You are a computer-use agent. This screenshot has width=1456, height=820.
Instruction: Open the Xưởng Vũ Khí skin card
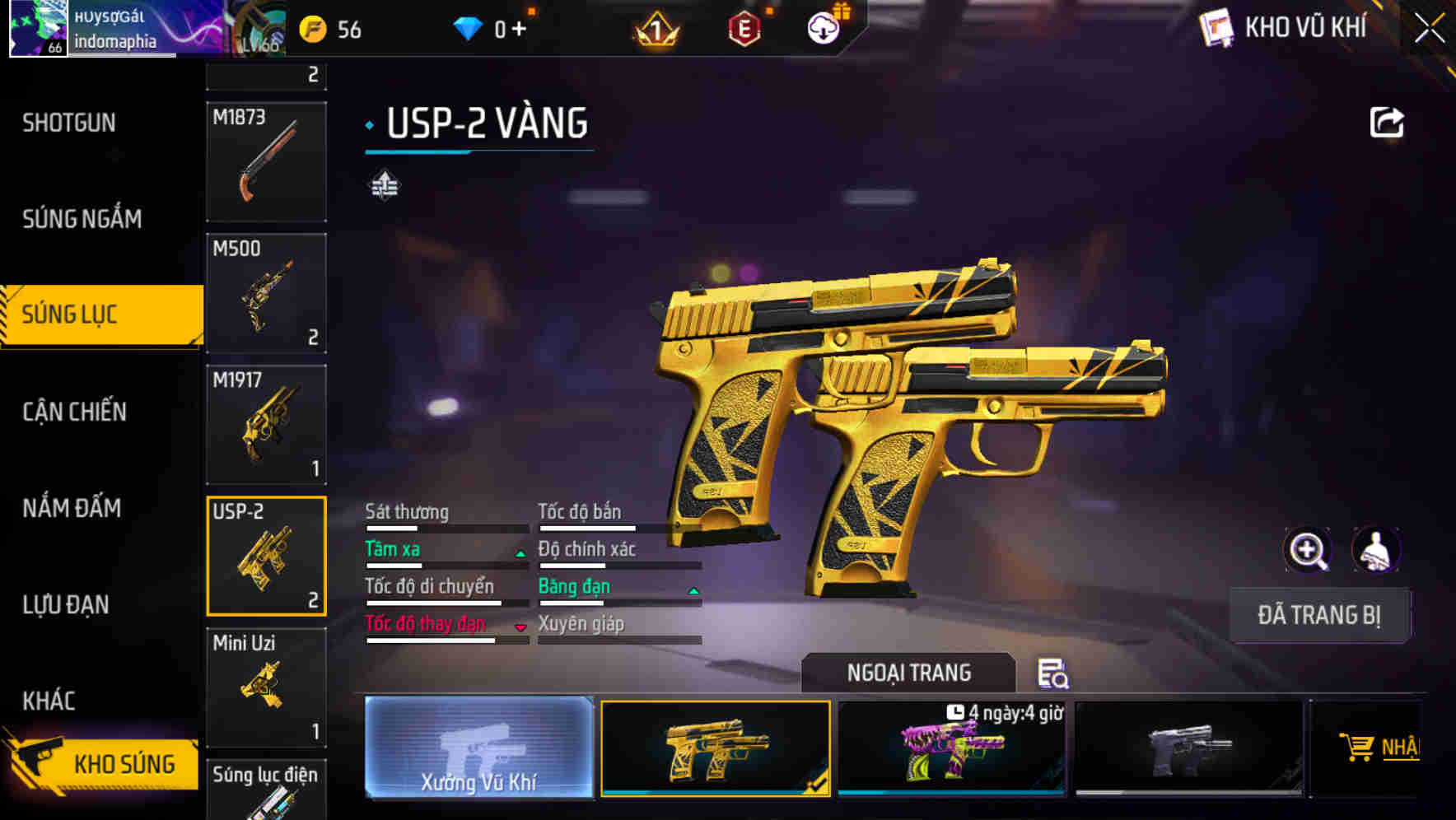click(478, 748)
